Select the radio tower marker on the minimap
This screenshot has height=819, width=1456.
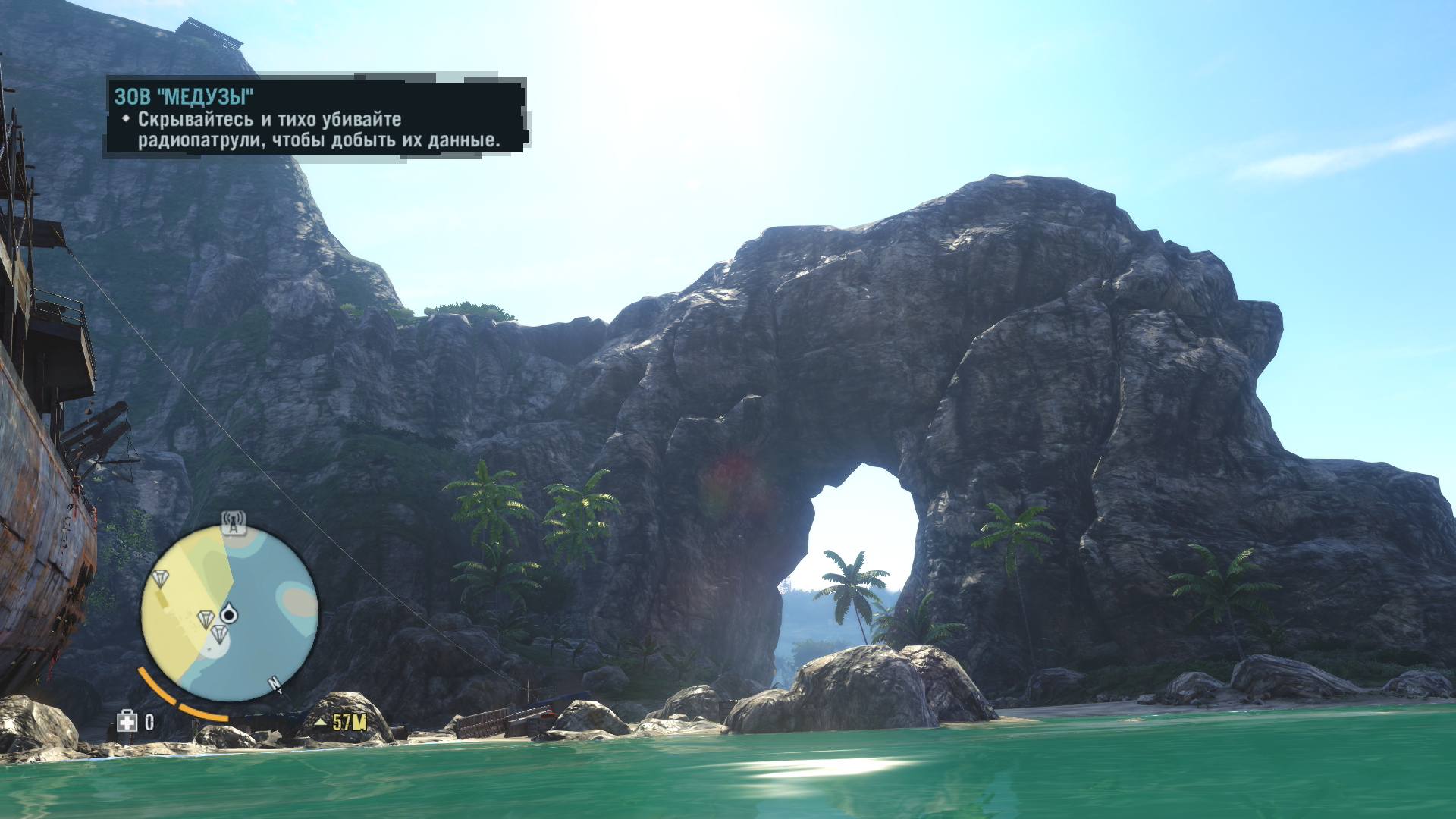pyautogui.click(x=234, y=522)
